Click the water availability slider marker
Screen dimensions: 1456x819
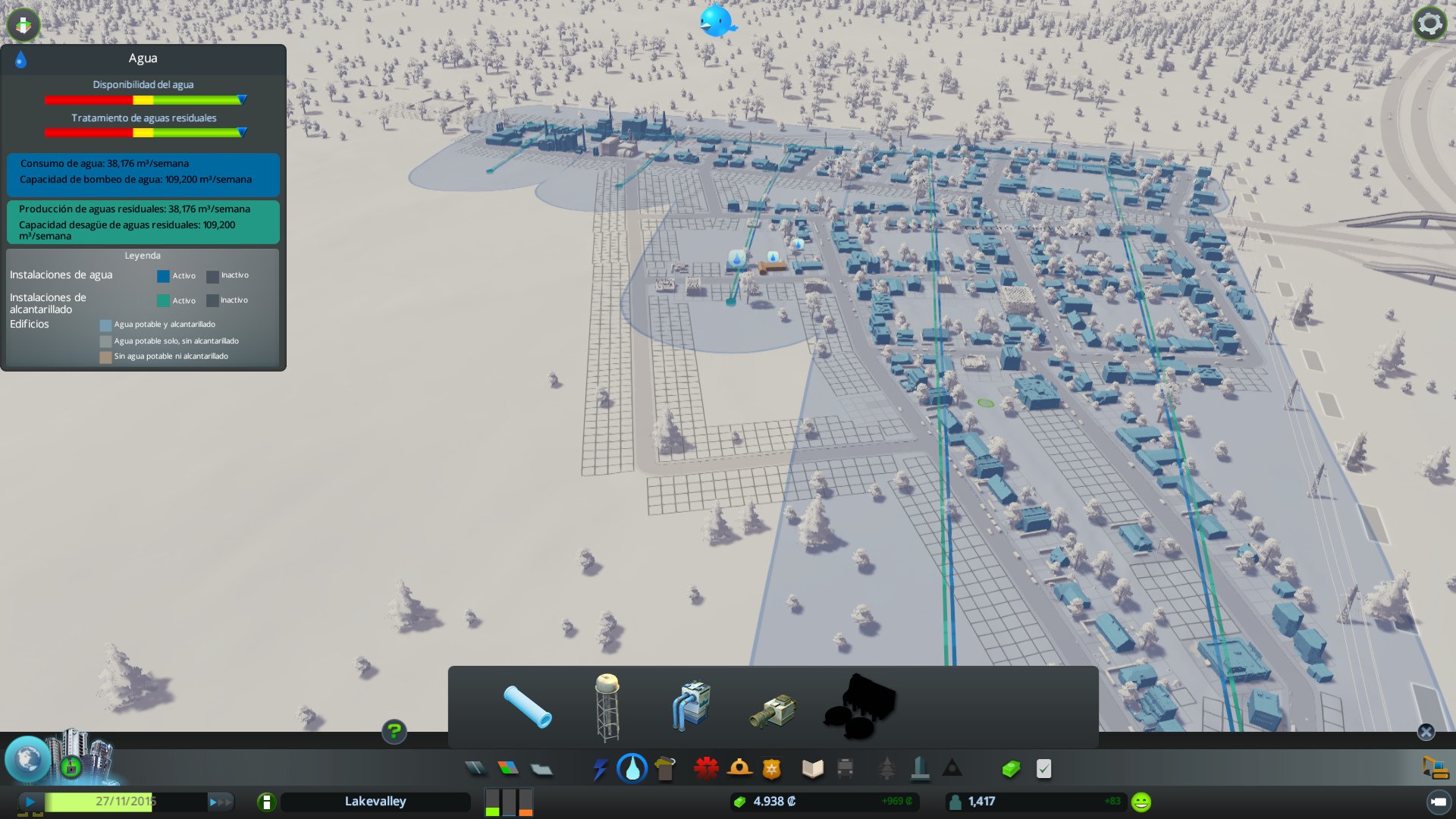tap(242, 99)
